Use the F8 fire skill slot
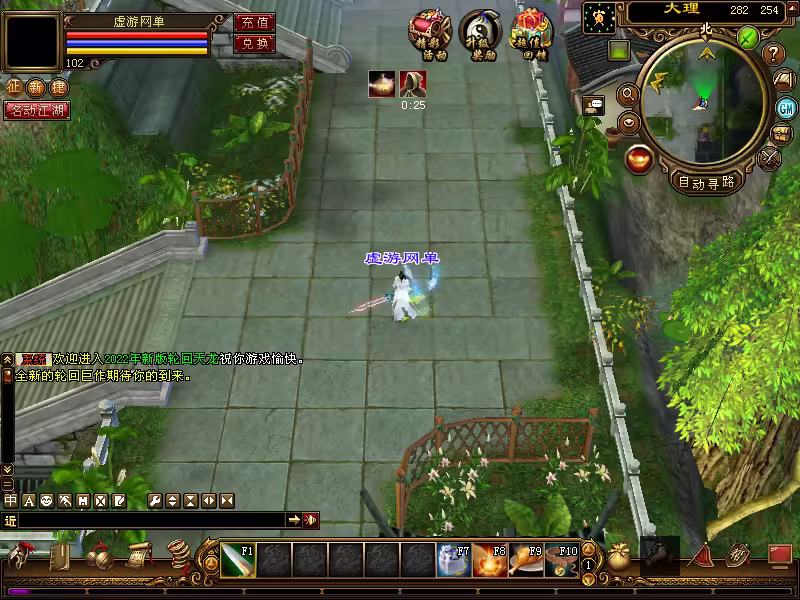Viewport: 800px width, 600px height. 489,559
